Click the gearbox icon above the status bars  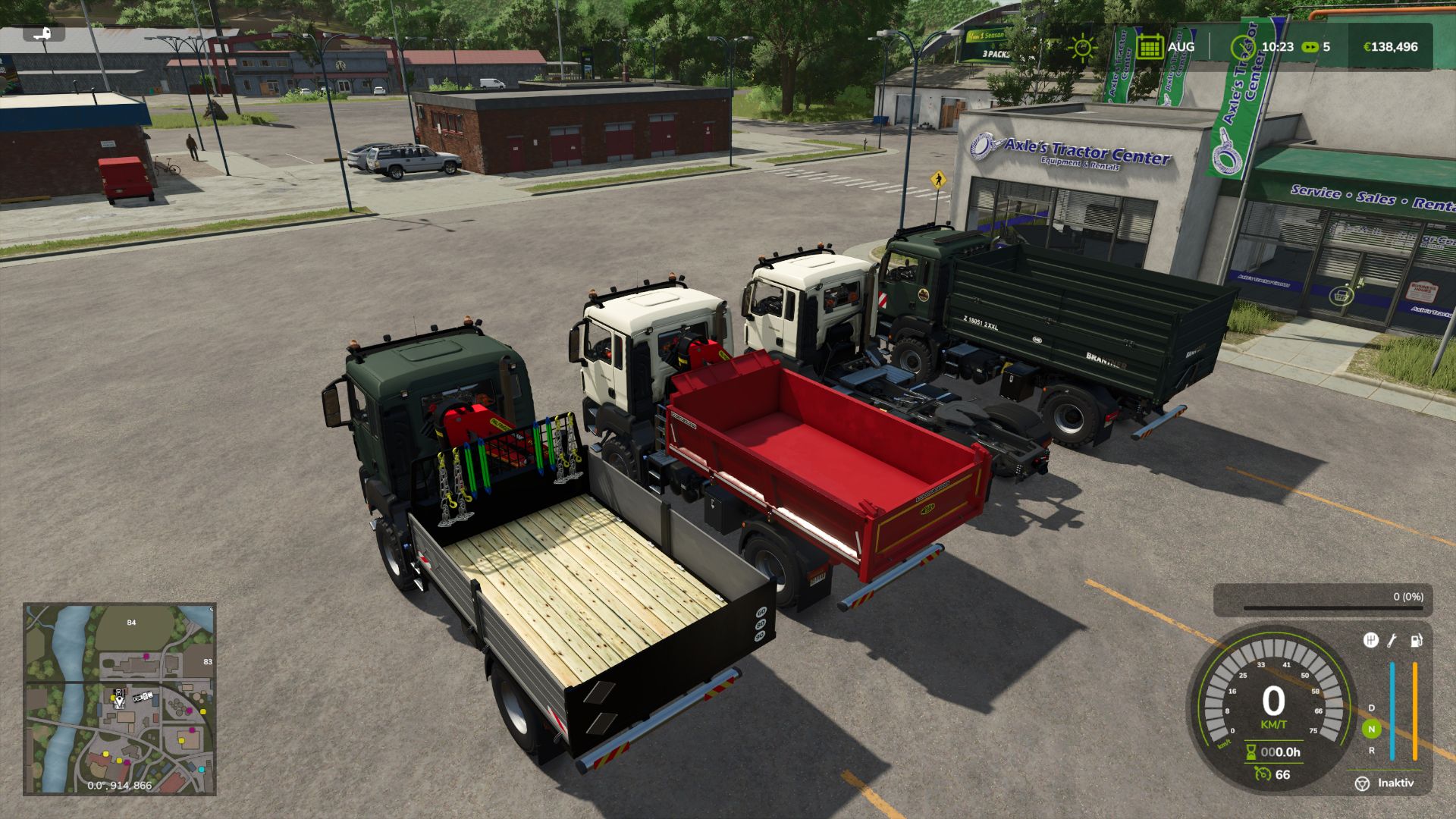point(1370,640)
